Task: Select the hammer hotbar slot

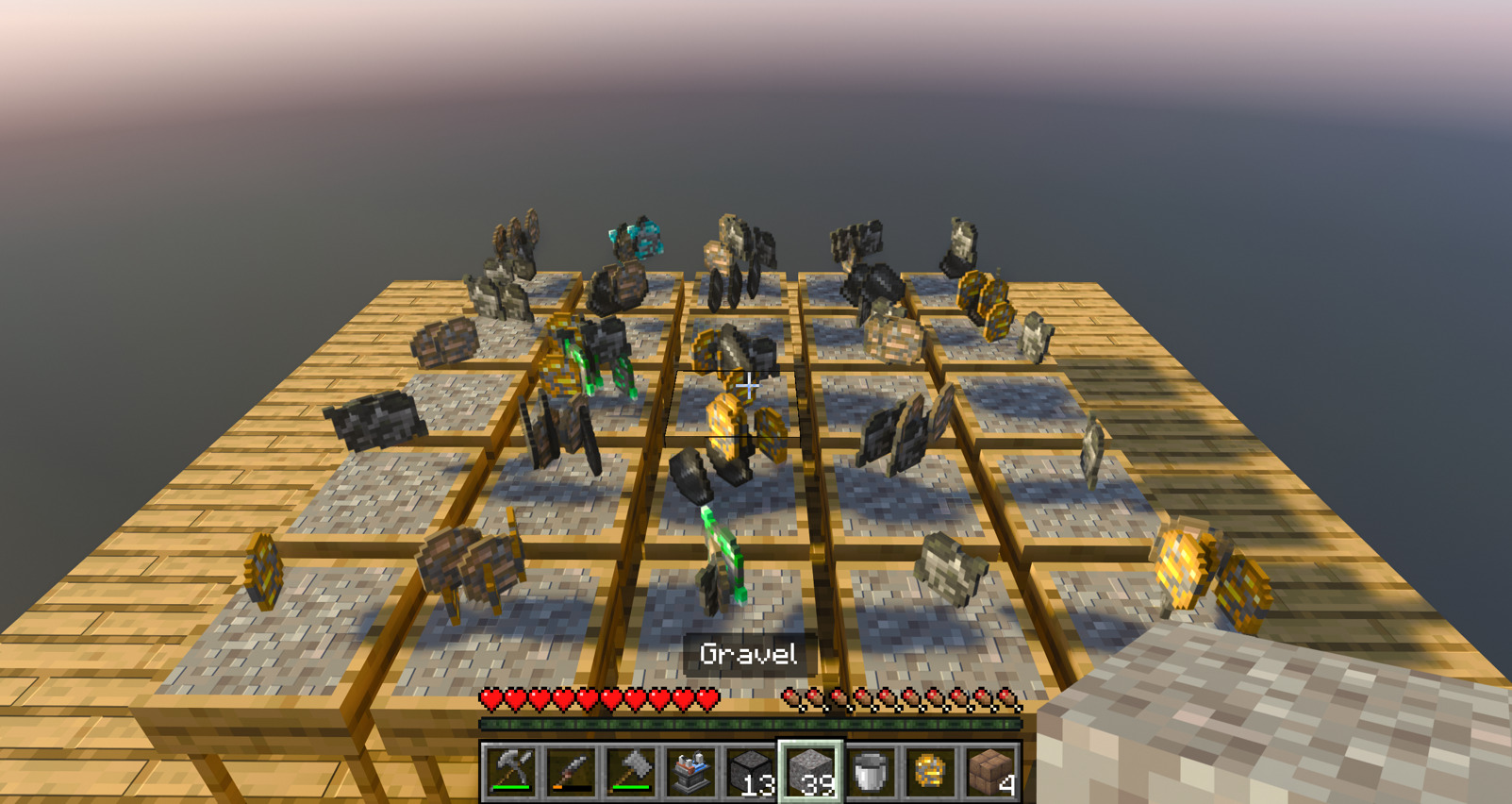Action: [x=631, y=770]
